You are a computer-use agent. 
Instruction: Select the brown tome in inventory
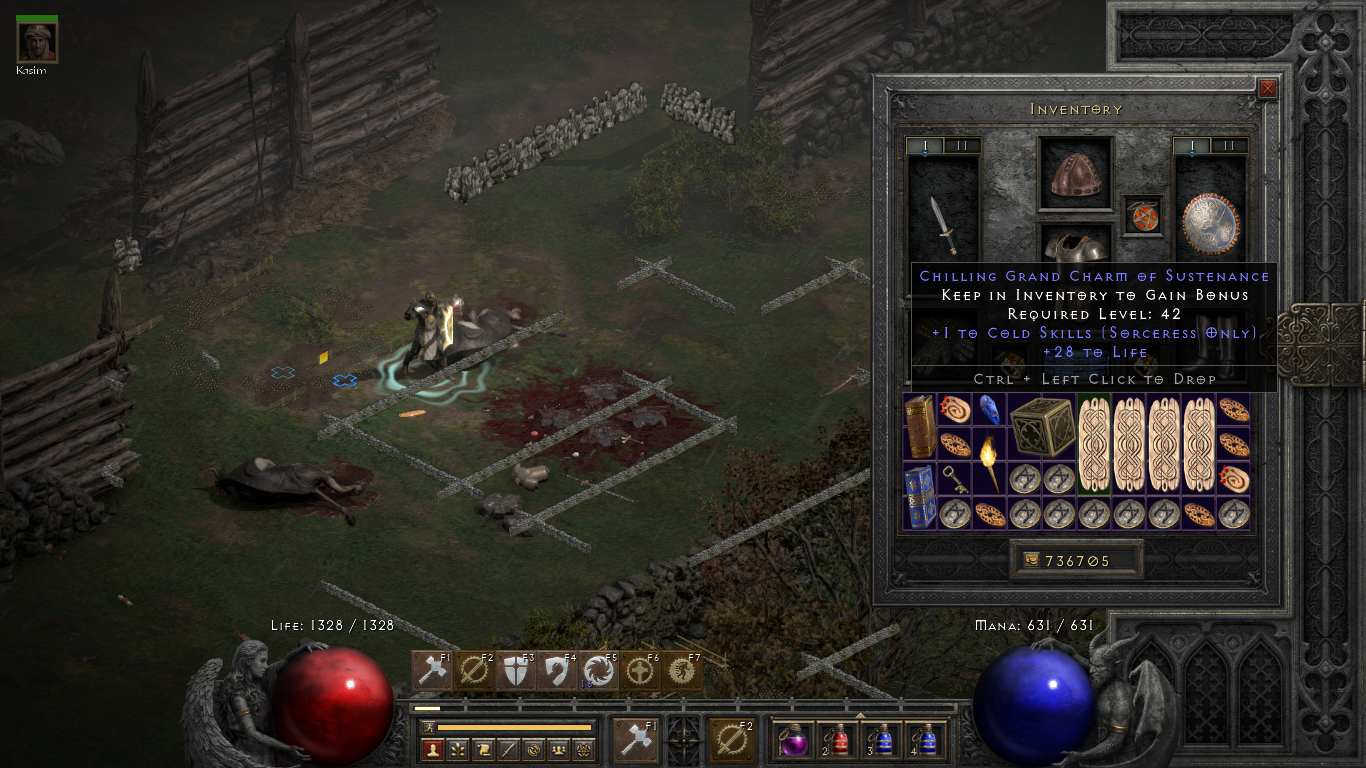tap(920, 427)
